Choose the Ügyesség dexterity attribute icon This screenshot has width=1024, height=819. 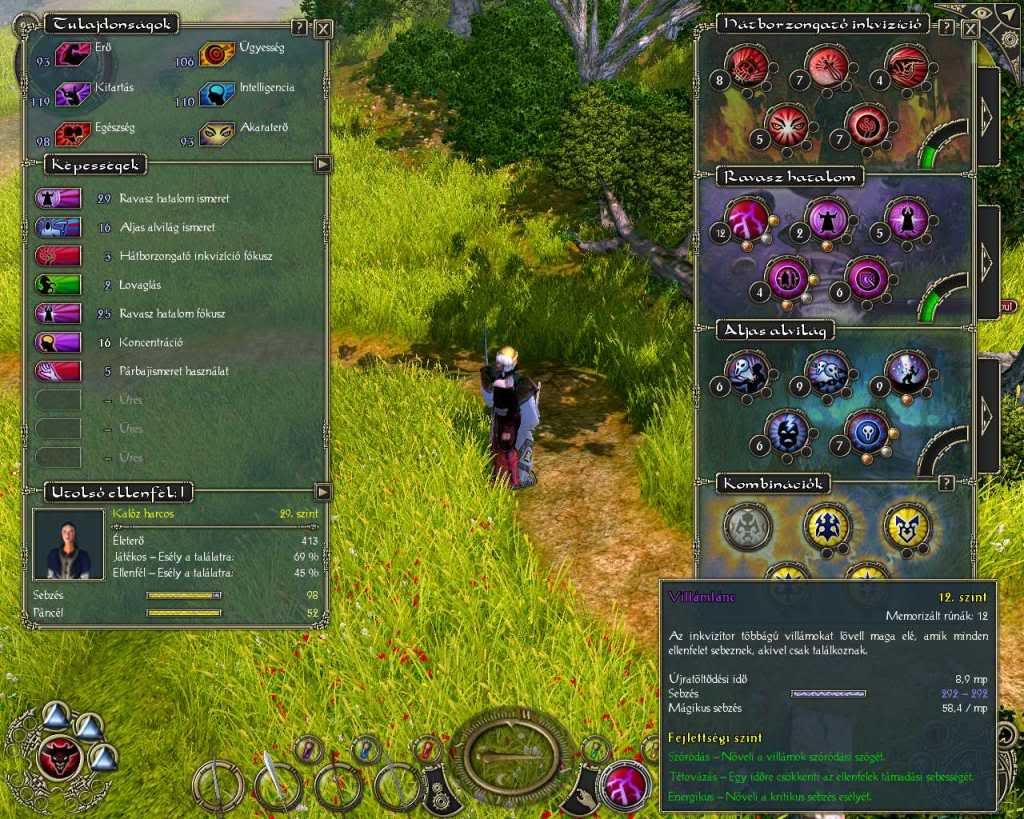pos(216,54)
